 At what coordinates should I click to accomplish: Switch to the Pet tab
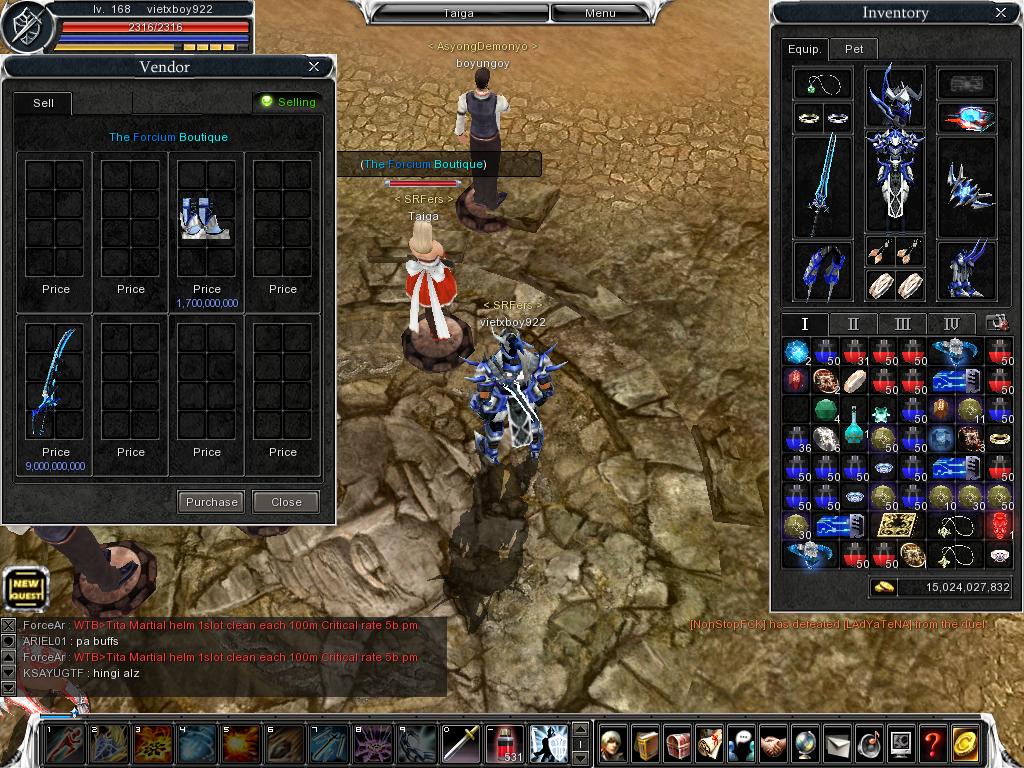(854, 48)
